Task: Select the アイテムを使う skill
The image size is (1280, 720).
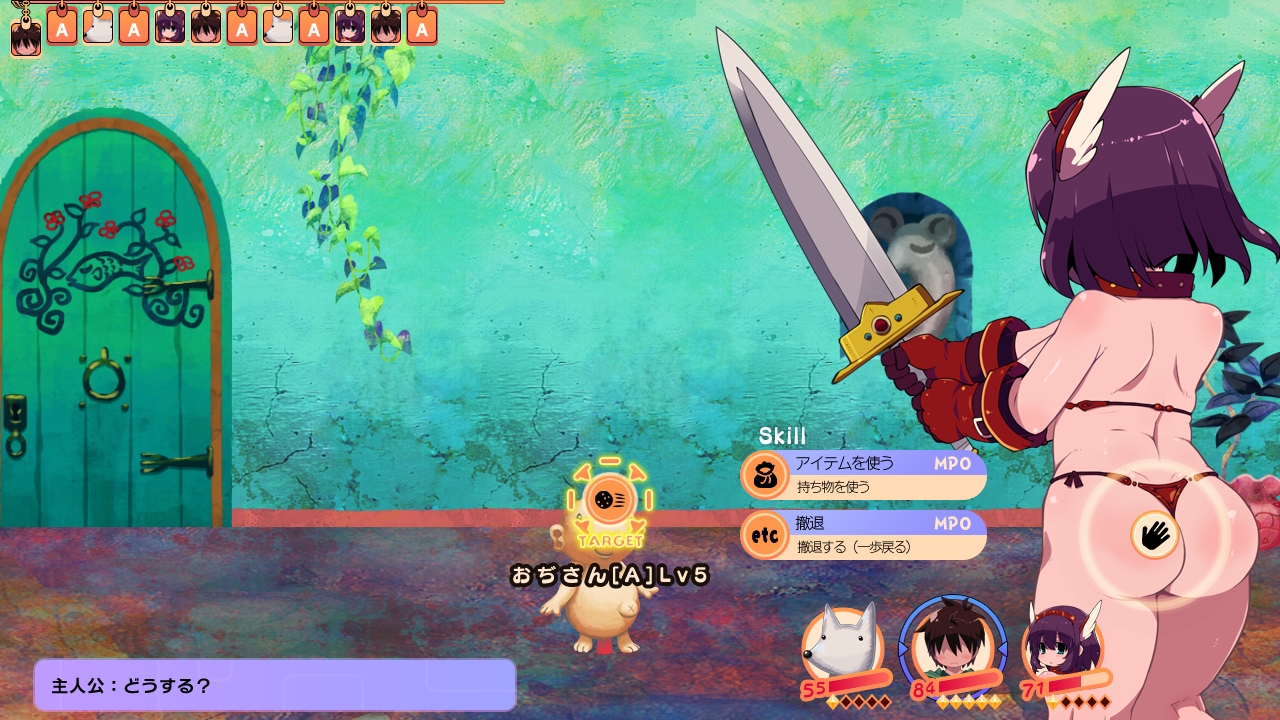Action: point(863,475)
